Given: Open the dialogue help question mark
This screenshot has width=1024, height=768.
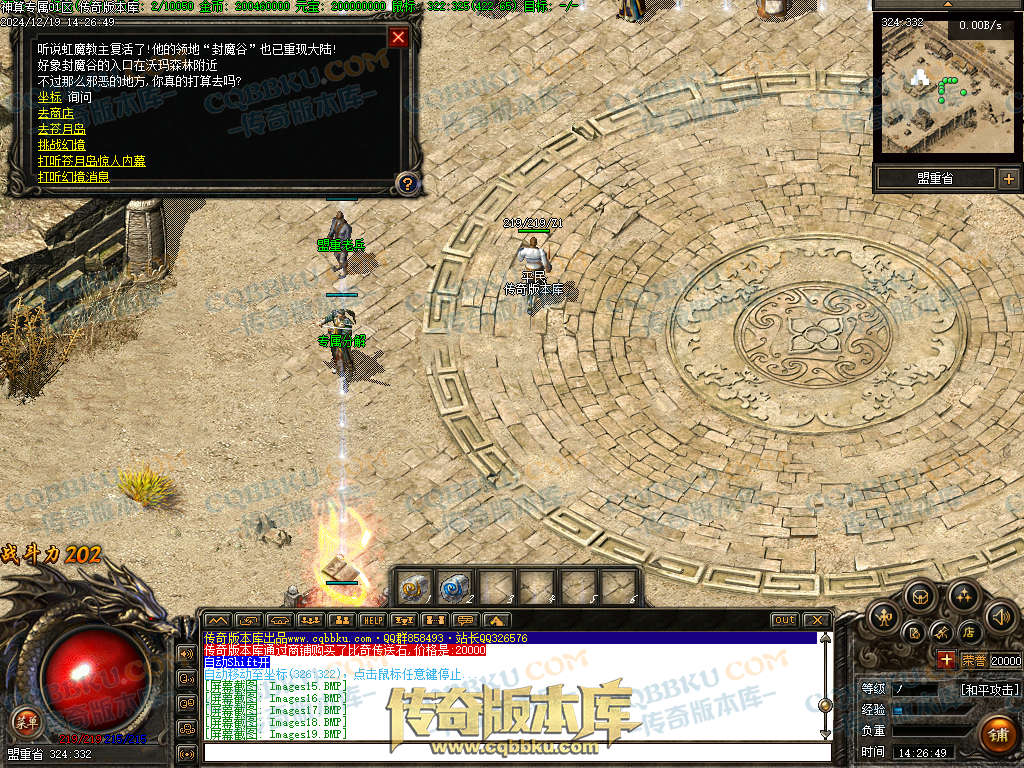Looking at the screenshot, I should click(407, 183).
